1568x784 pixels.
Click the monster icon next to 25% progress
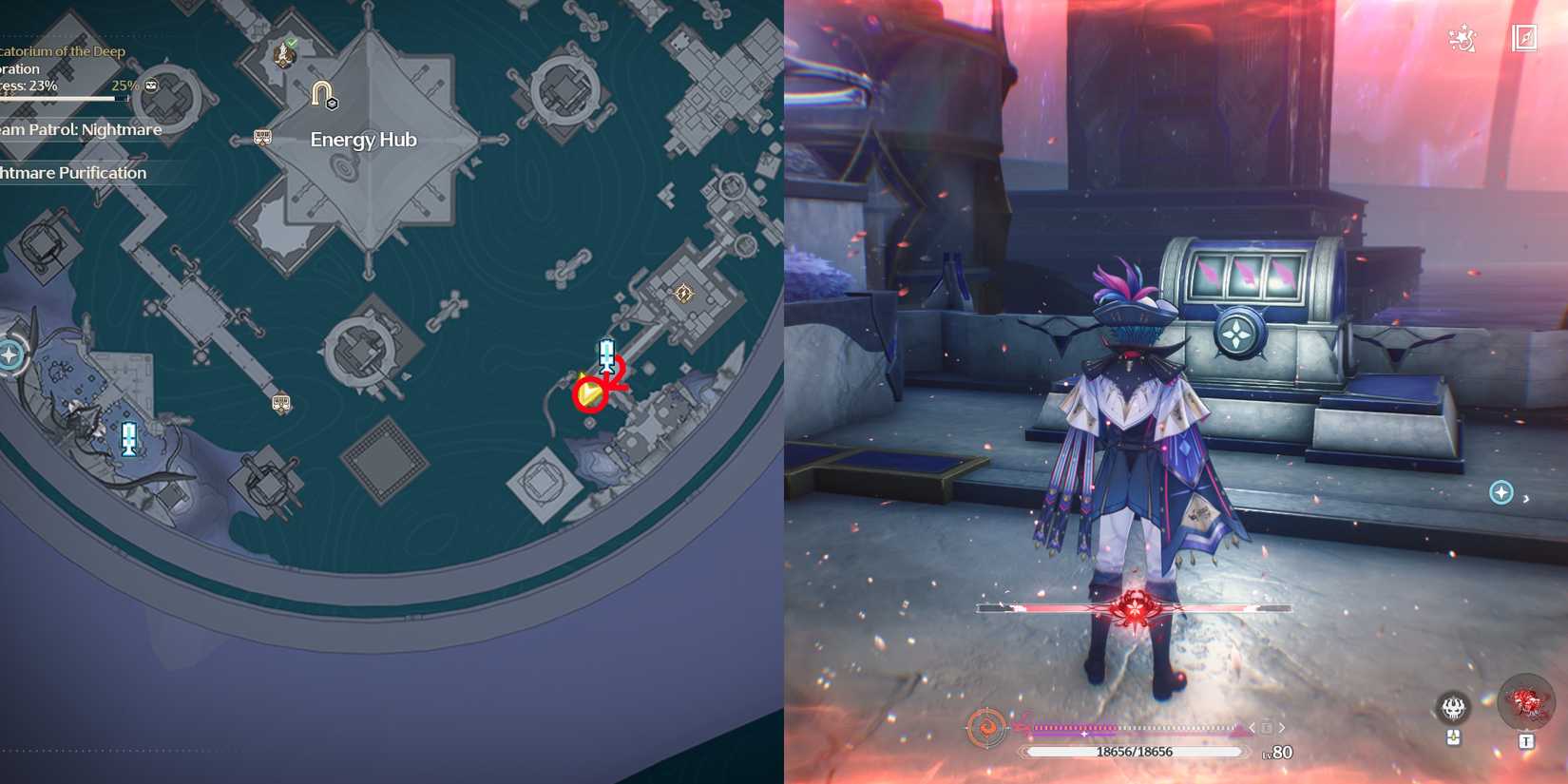[x=151, y=85]
